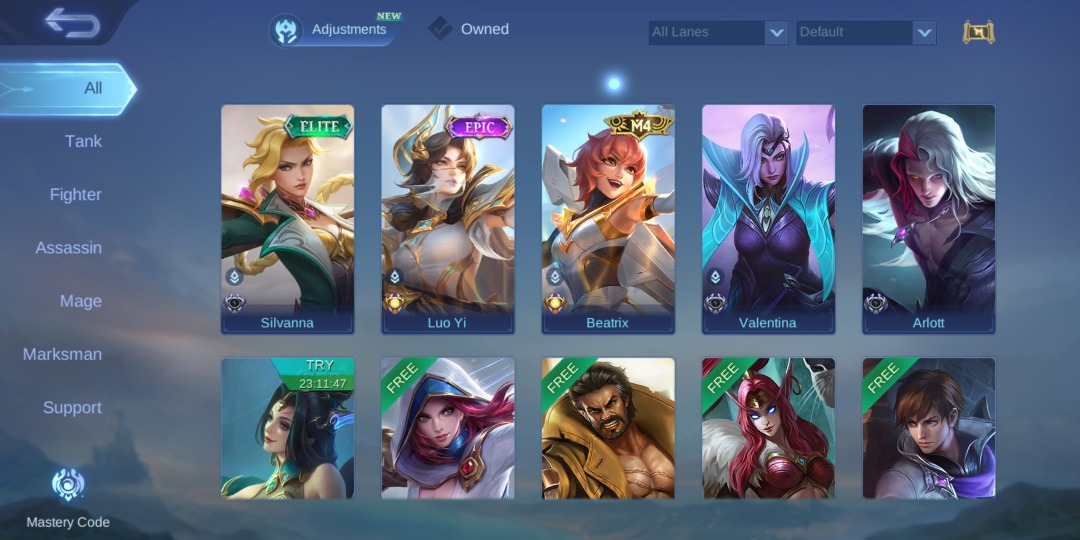Show Assassin heroes
This screenshot has height=540, width=1080.
[x=69, y=248]
